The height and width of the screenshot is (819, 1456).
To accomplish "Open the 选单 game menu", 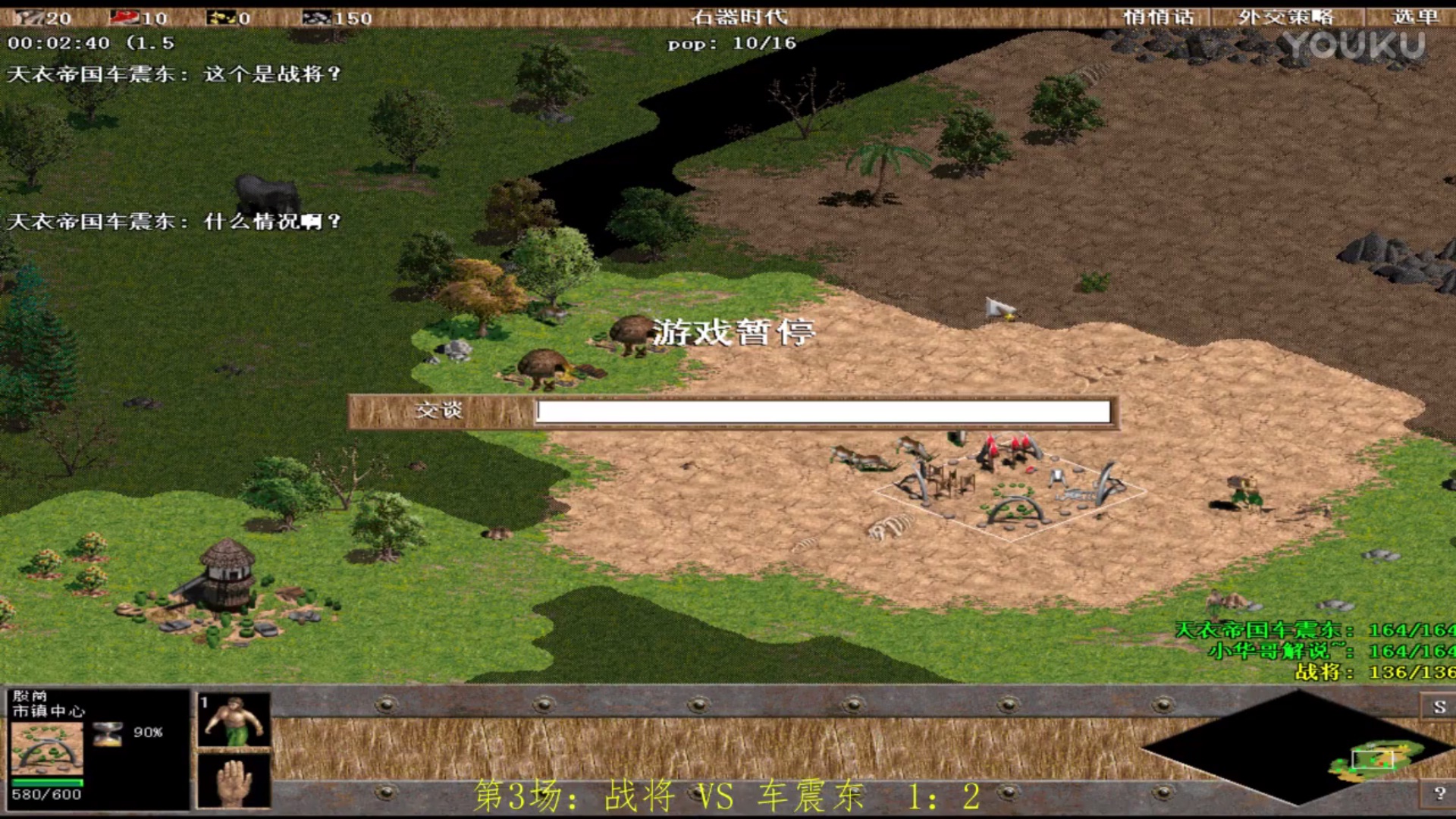I will coord(1414,17).
